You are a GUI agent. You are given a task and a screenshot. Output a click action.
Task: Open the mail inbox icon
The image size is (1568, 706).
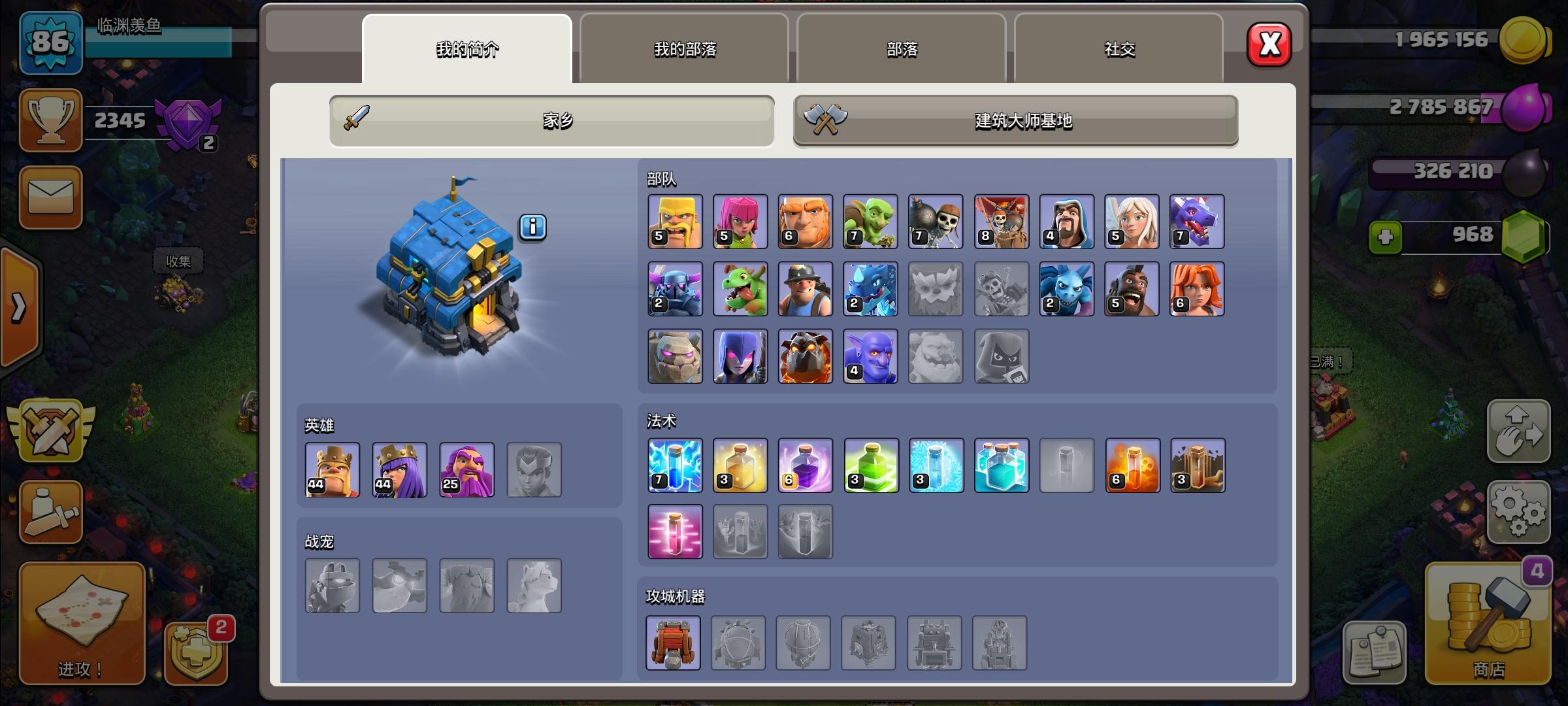point(51,198)
